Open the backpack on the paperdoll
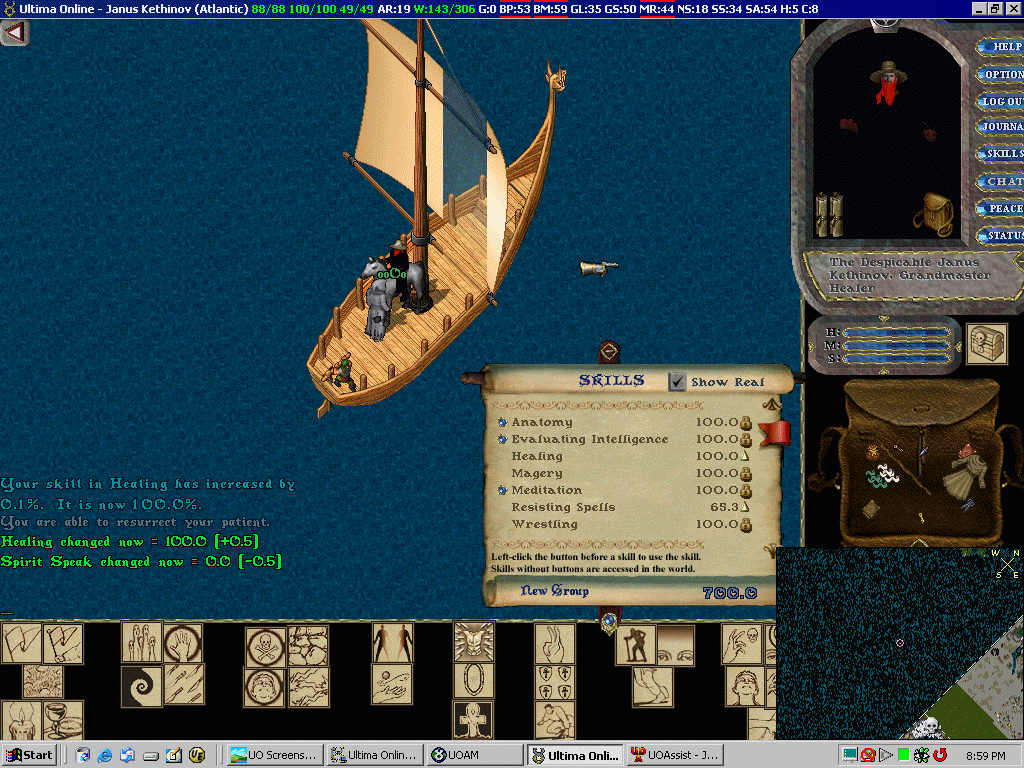Screen dimensions: 1024x768 932,213
